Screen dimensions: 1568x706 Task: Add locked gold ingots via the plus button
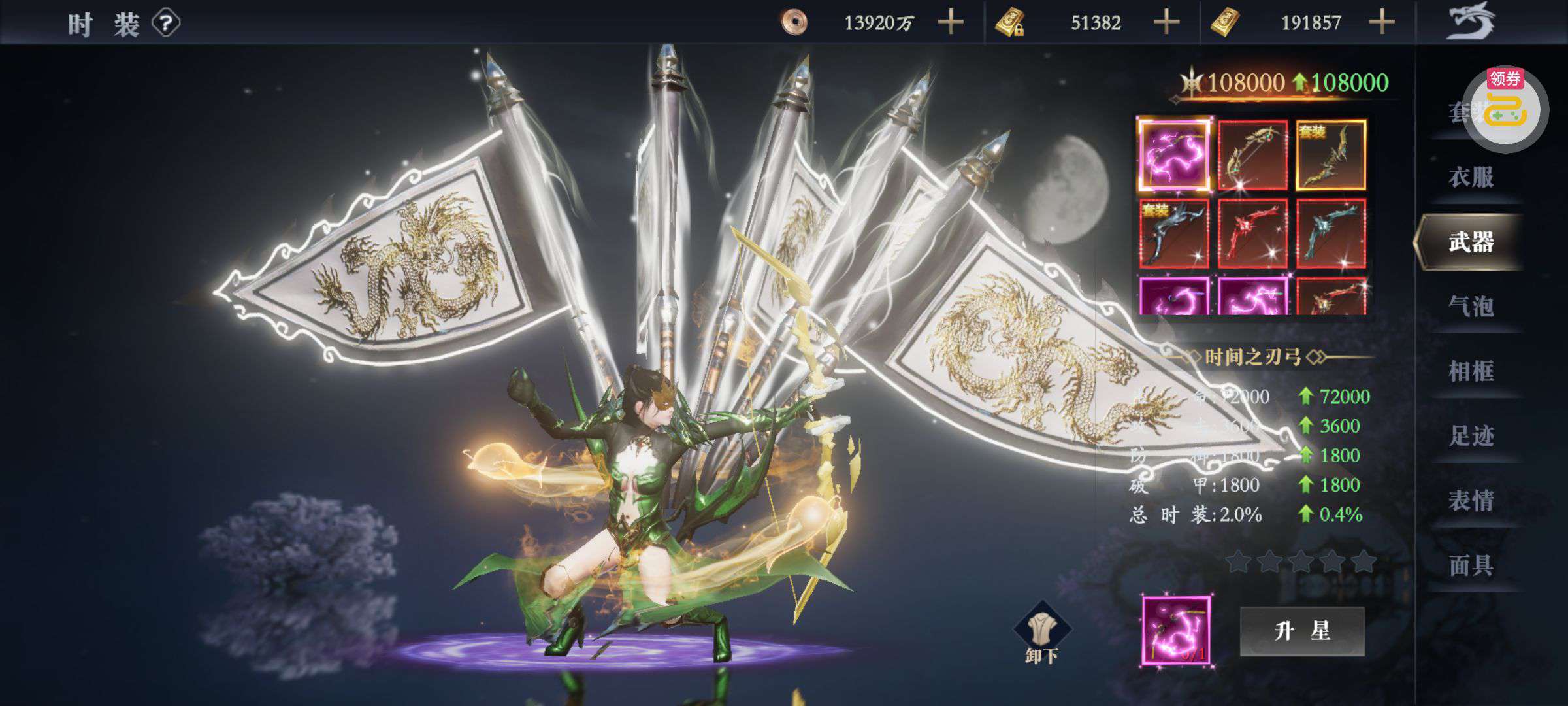coord(1166,23)
